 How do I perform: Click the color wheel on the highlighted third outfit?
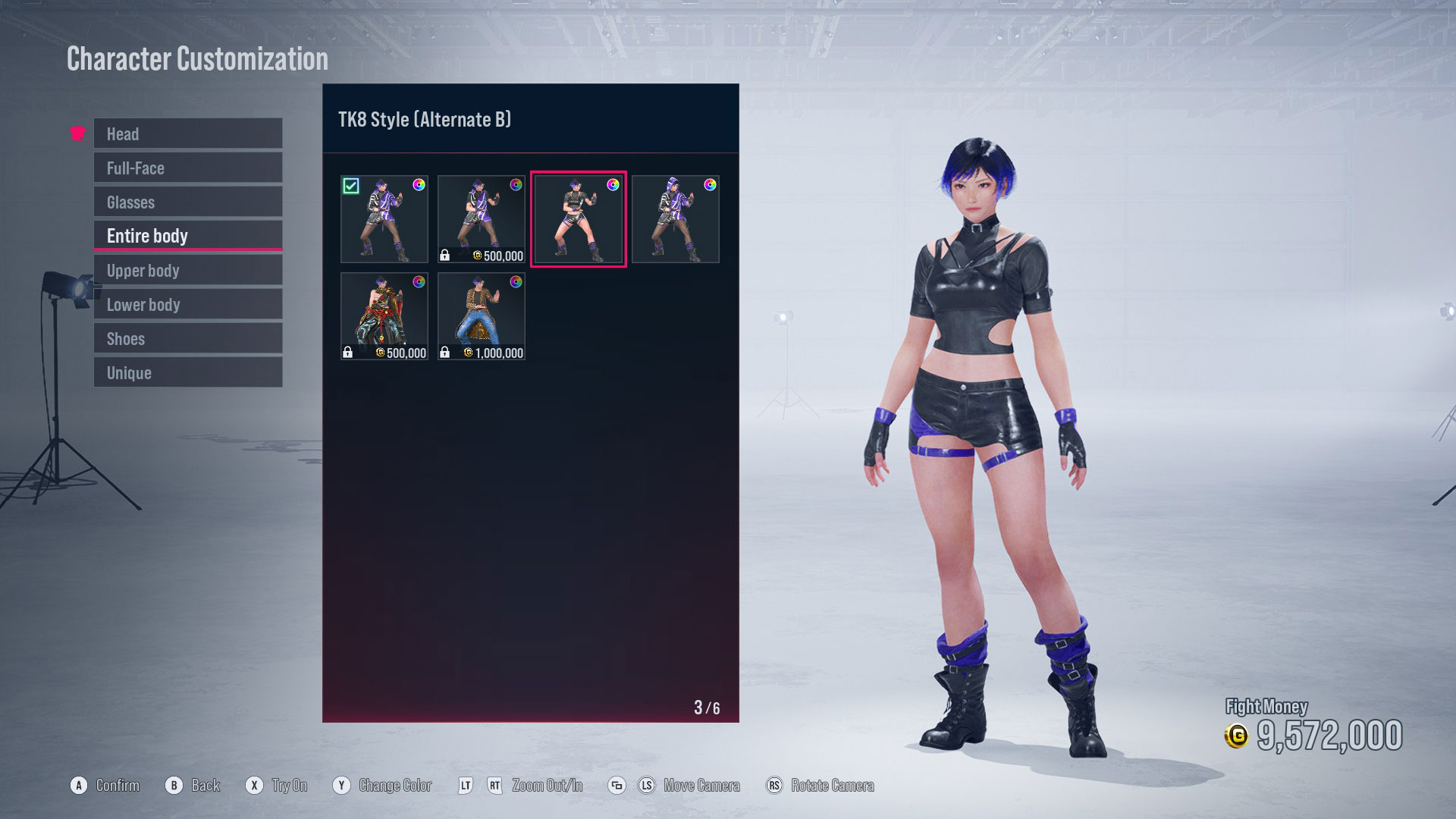(x=613, y=184)
